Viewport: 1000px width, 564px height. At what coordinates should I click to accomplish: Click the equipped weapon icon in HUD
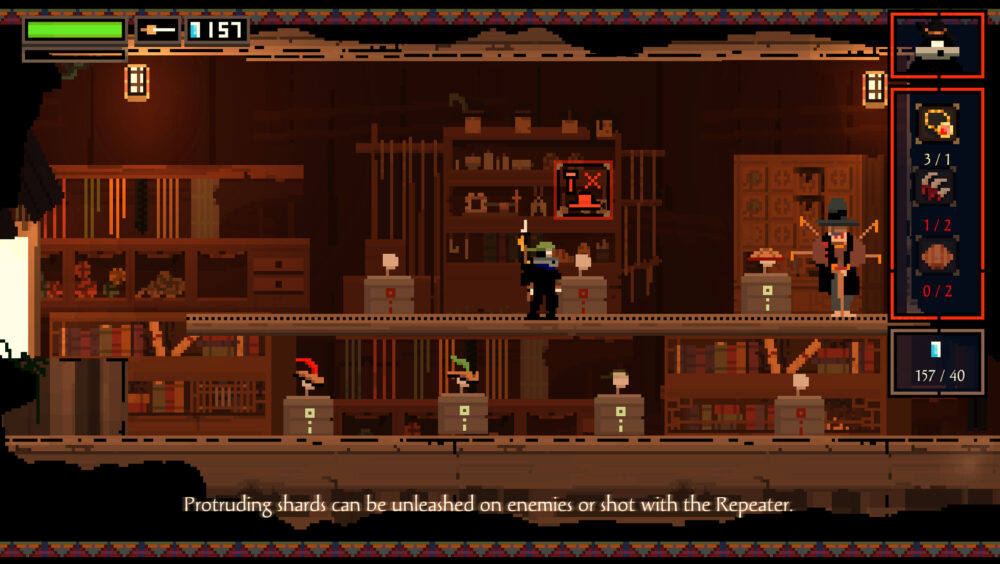tap(157, 30)
